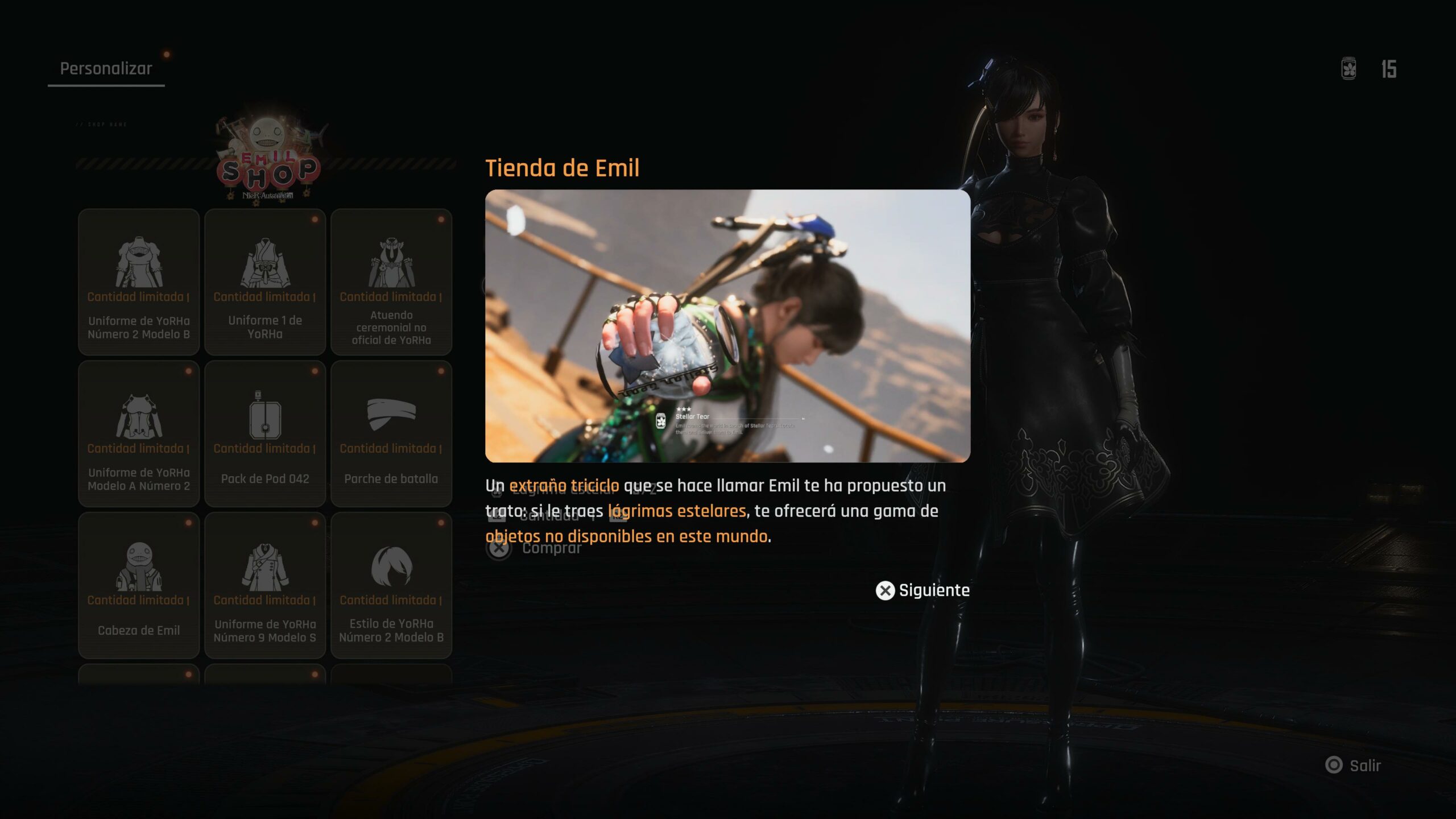This screenshot has width=1456, height=819.
Task: Pick Atuendo ceremonial no oficial de YoRHa
Action: coord(391,282)
